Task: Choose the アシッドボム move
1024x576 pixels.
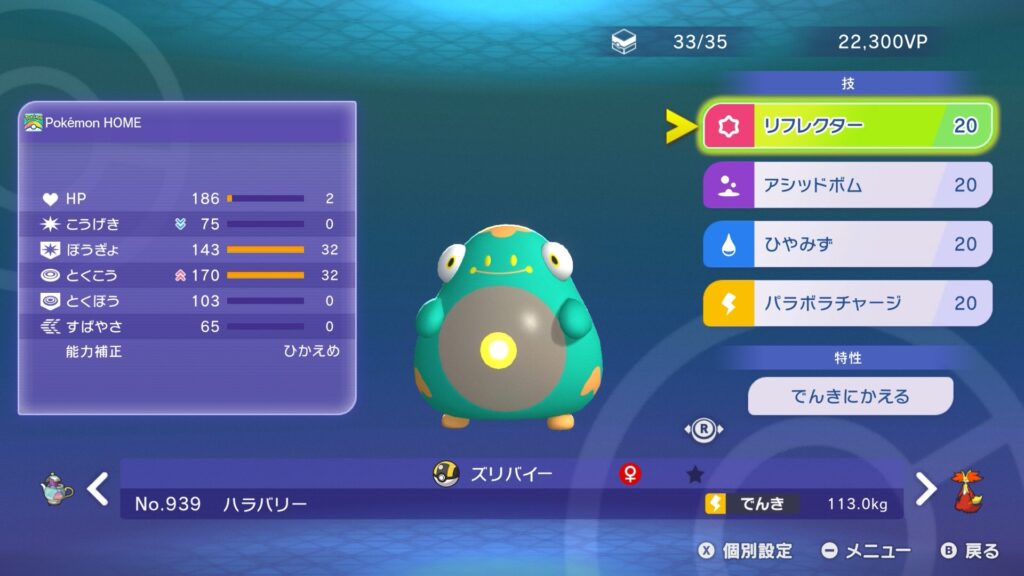Action: click(x=848, y=185)
